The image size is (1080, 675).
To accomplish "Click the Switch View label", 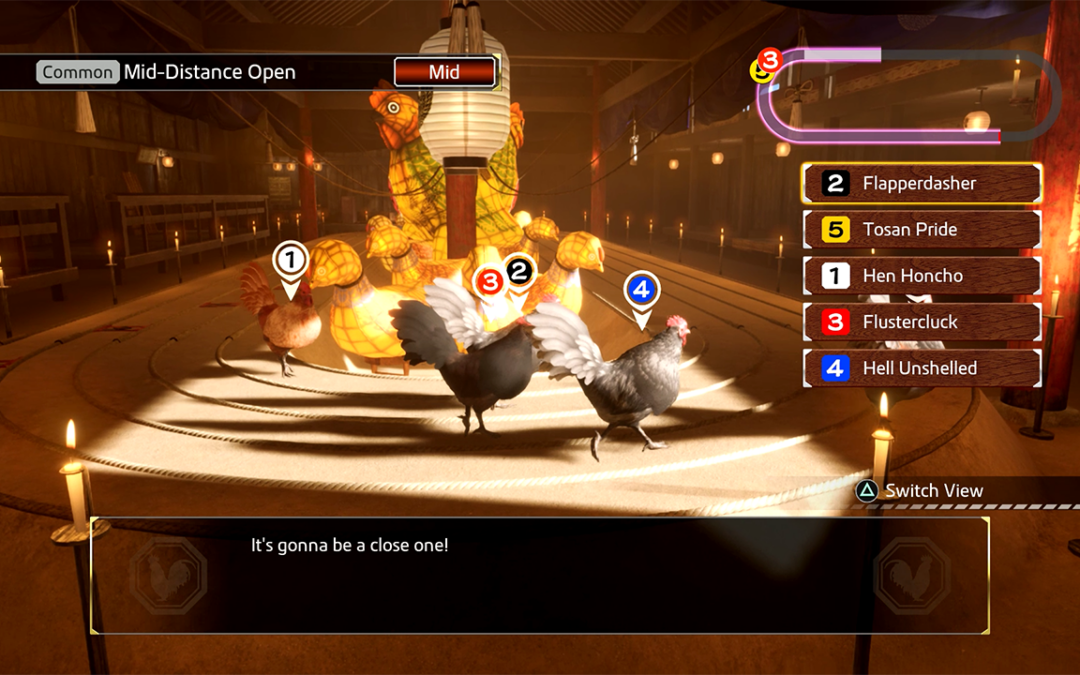I will click(933, 491).
